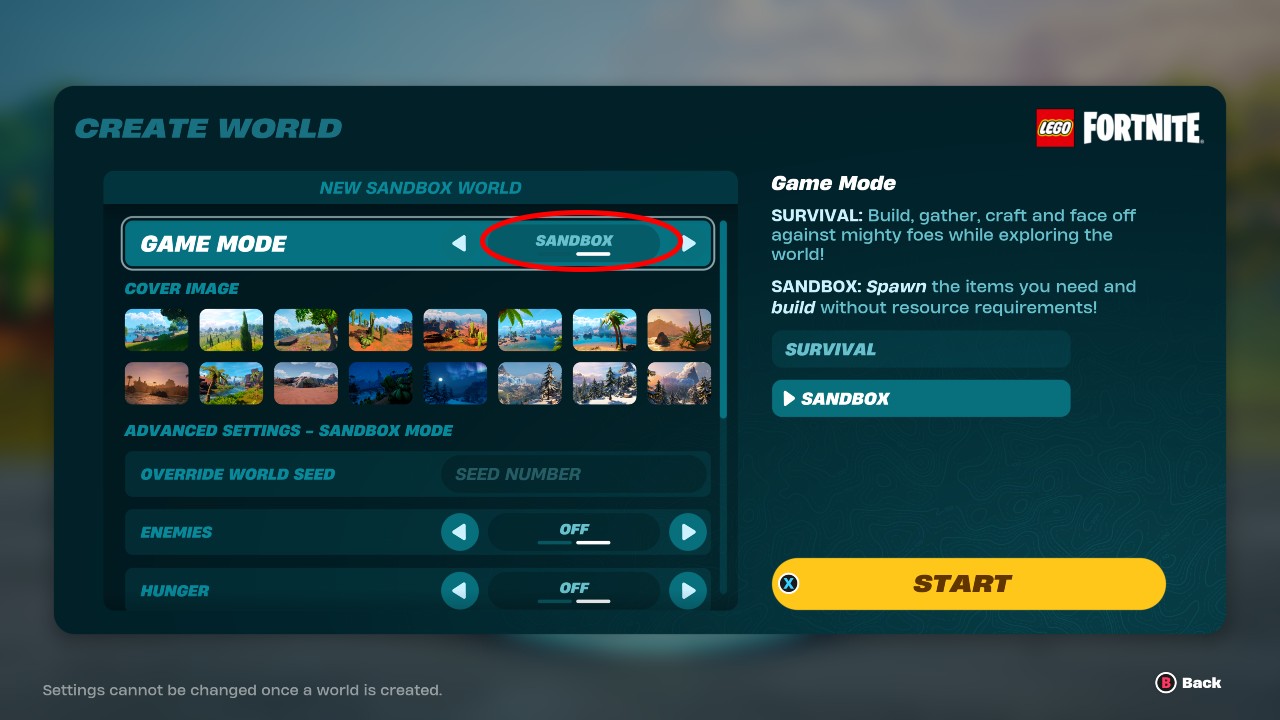Toggle the Enemies OFF switch
Image resolution: width=1280 pixels, height=720 pixels.
[x=573, y=531]
